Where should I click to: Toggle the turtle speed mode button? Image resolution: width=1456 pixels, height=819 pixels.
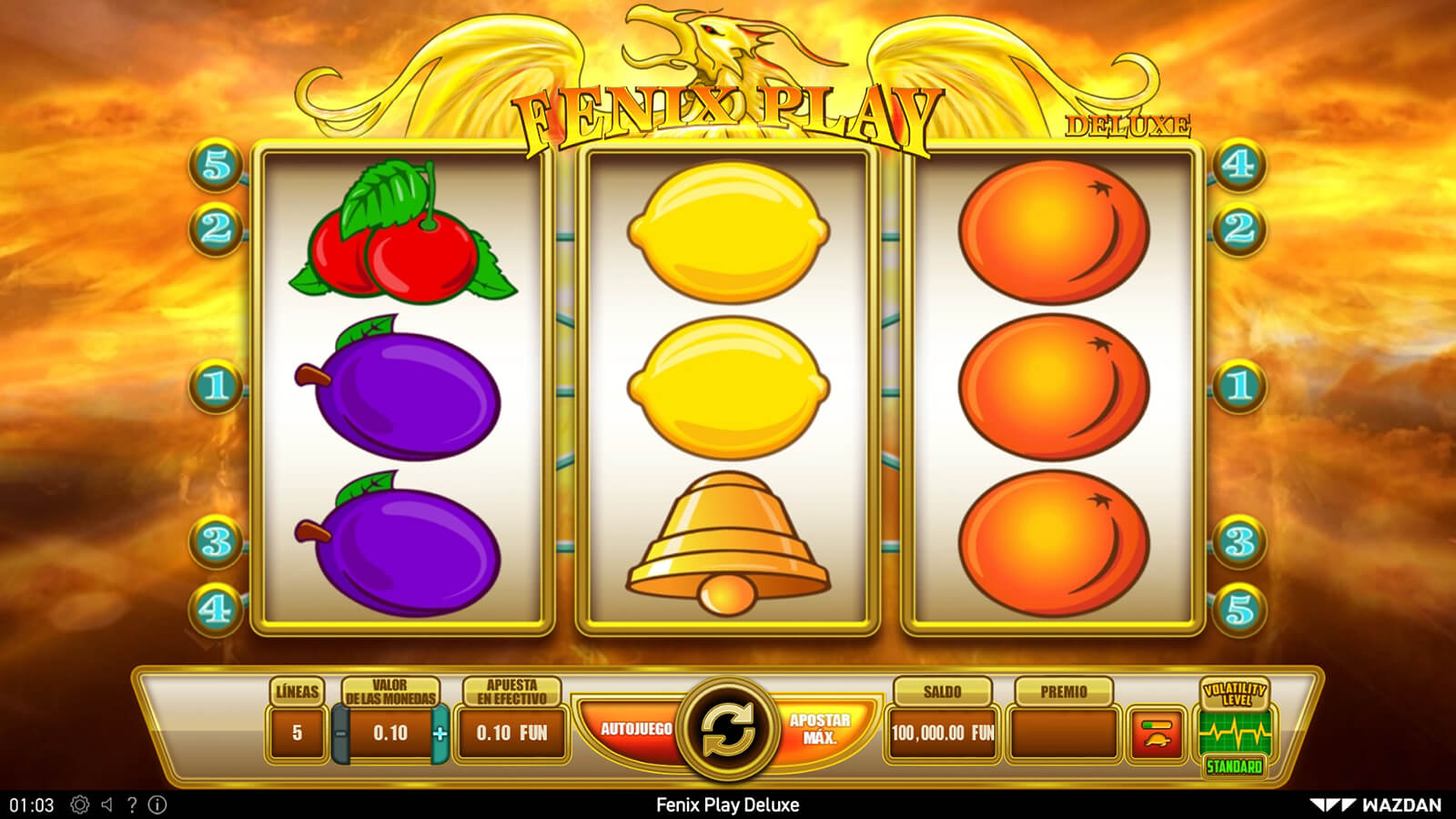[x=1156, y=733]
